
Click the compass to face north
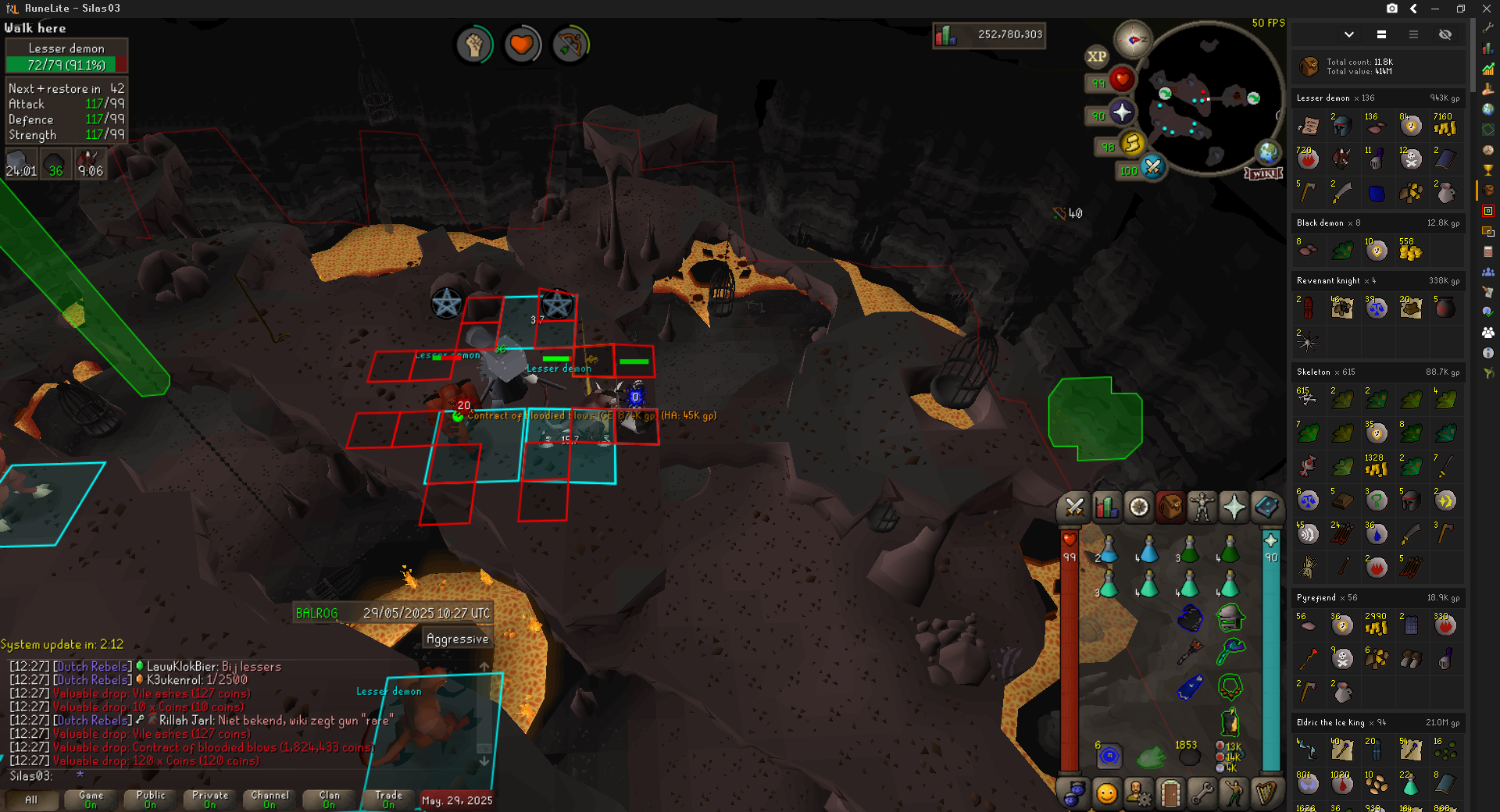click(1133, 39)
